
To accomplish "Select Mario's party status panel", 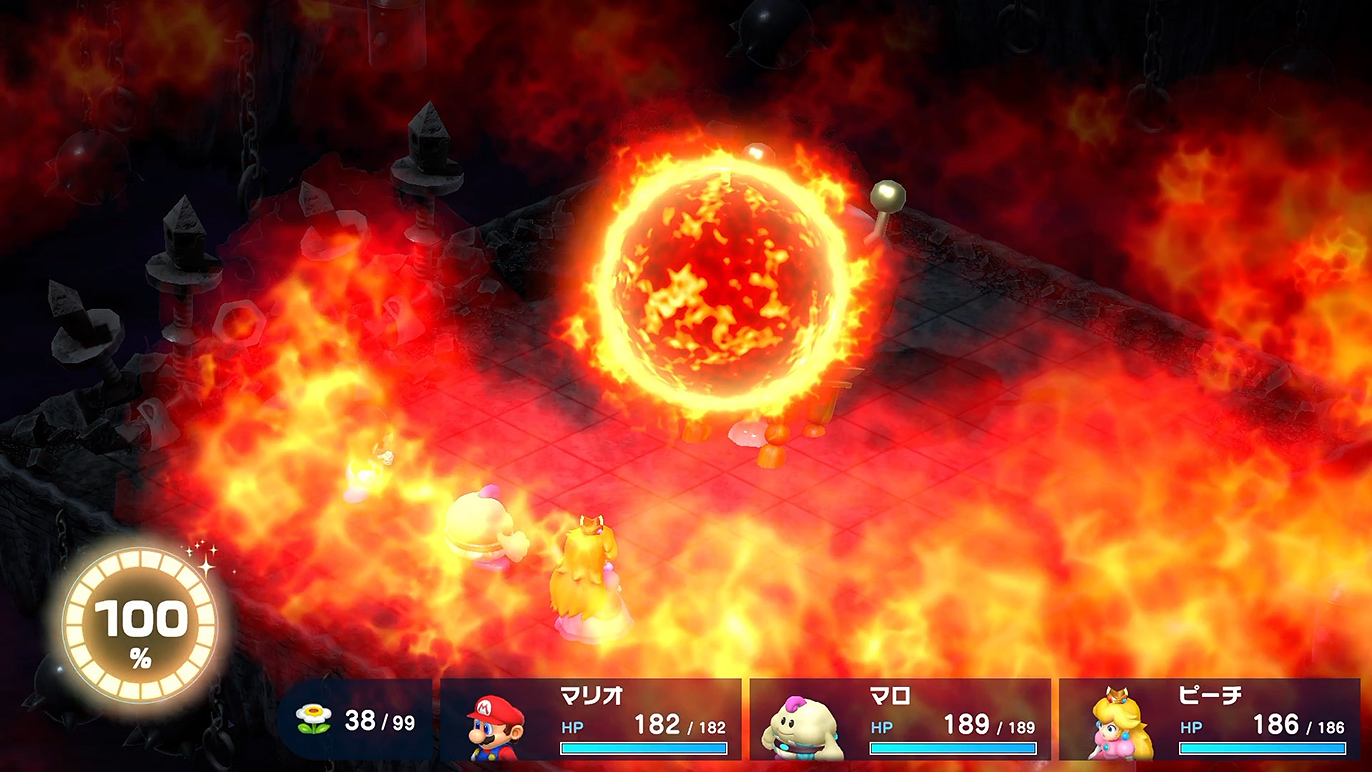I will (591, 720).
